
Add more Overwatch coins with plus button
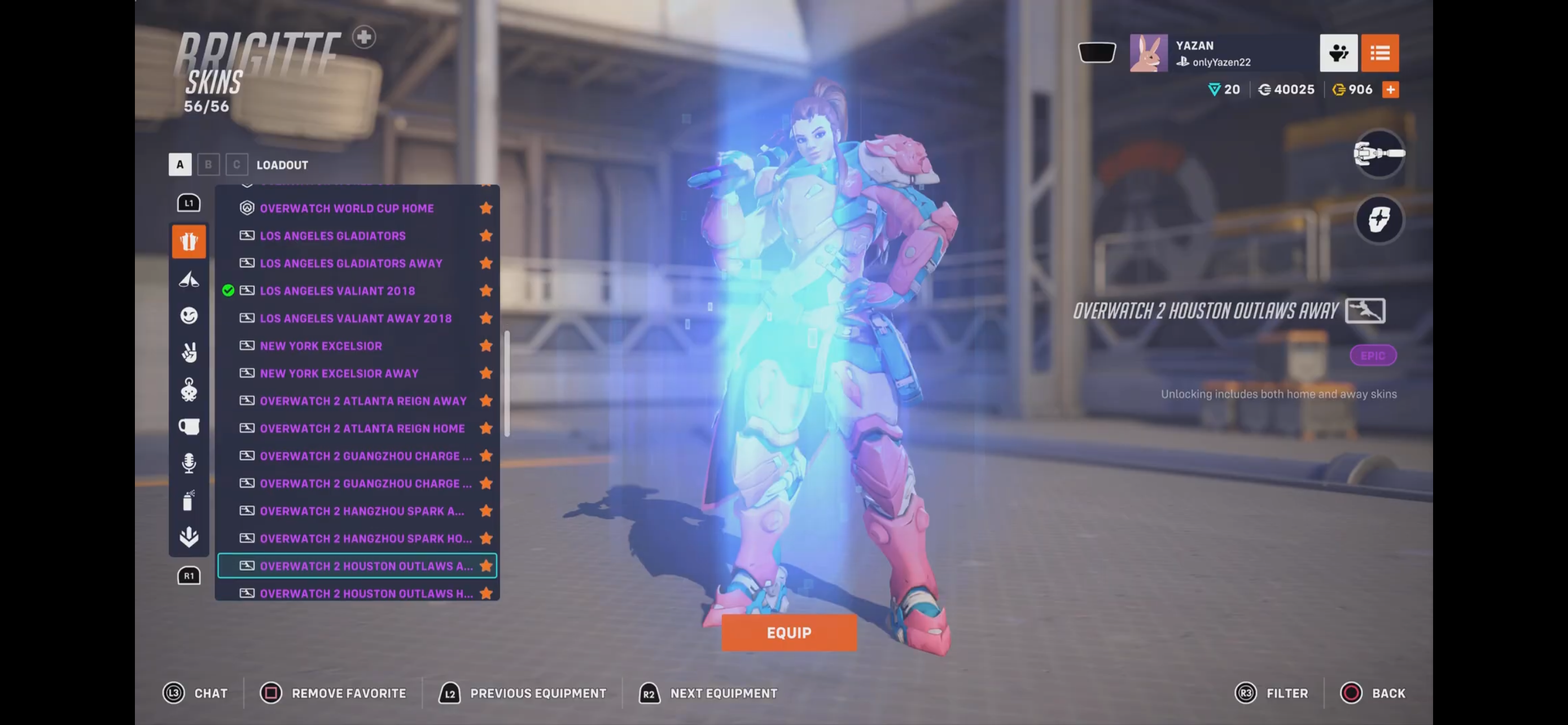click(1390, 89)
